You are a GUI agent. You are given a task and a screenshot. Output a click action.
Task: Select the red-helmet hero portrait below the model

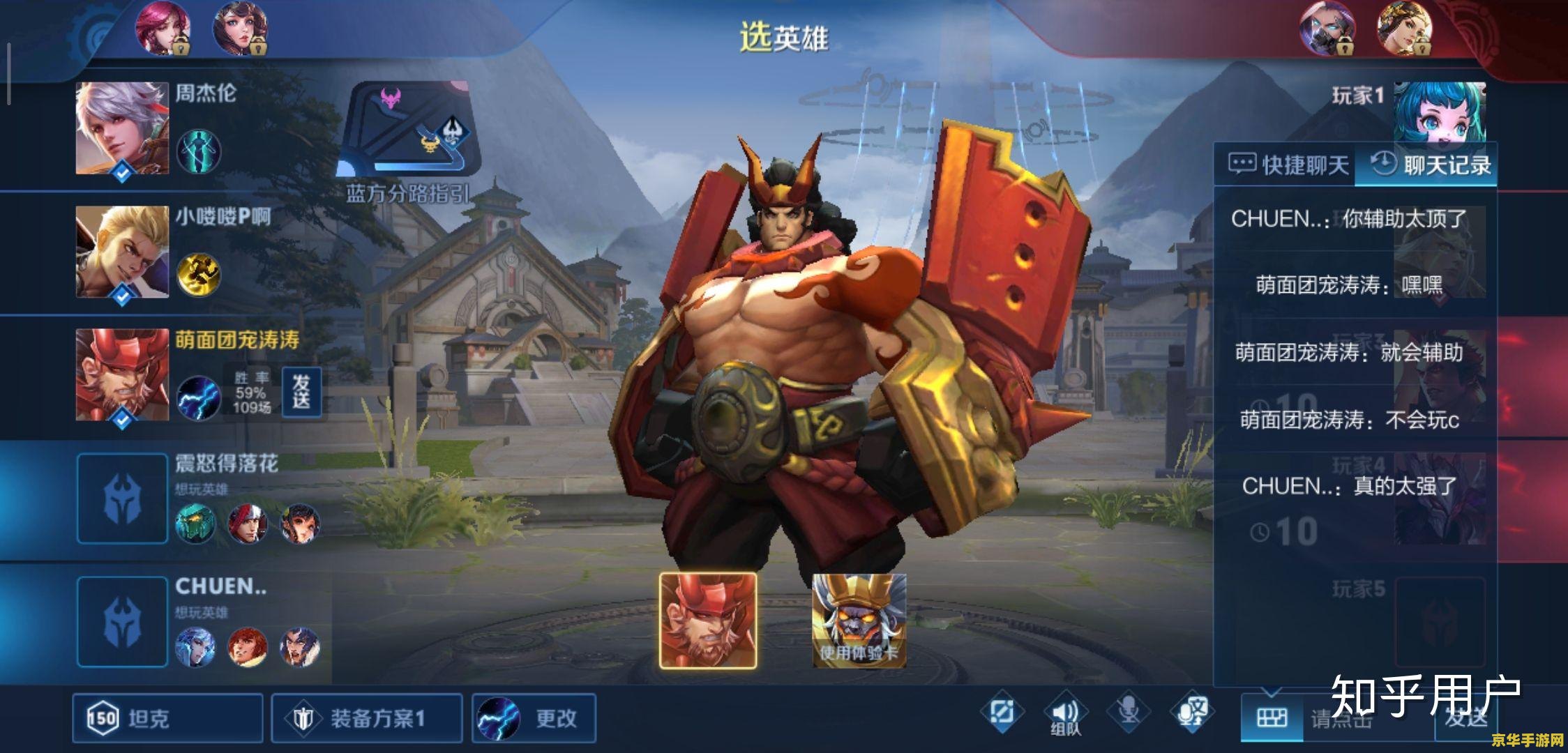coord(708,620)
